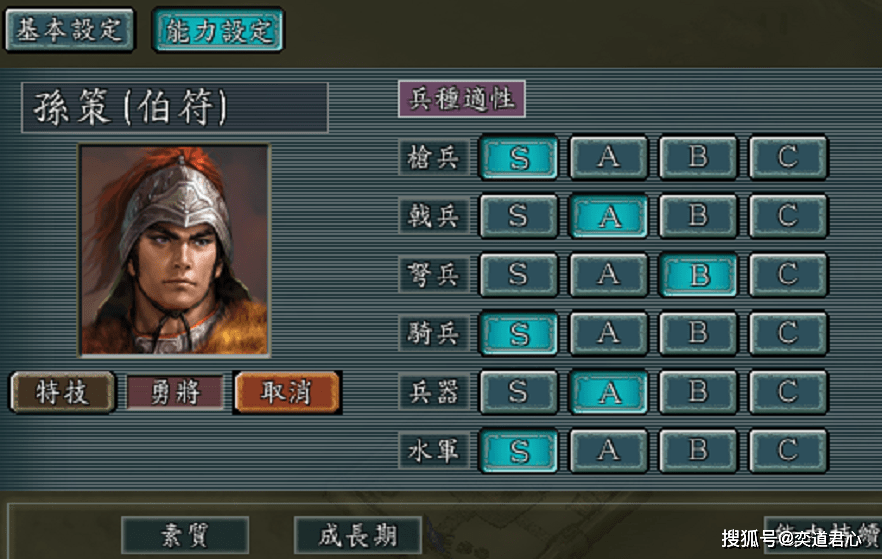Open the 特技 skill selector
This screenshot has width=882, height=559.
point(61,391)
